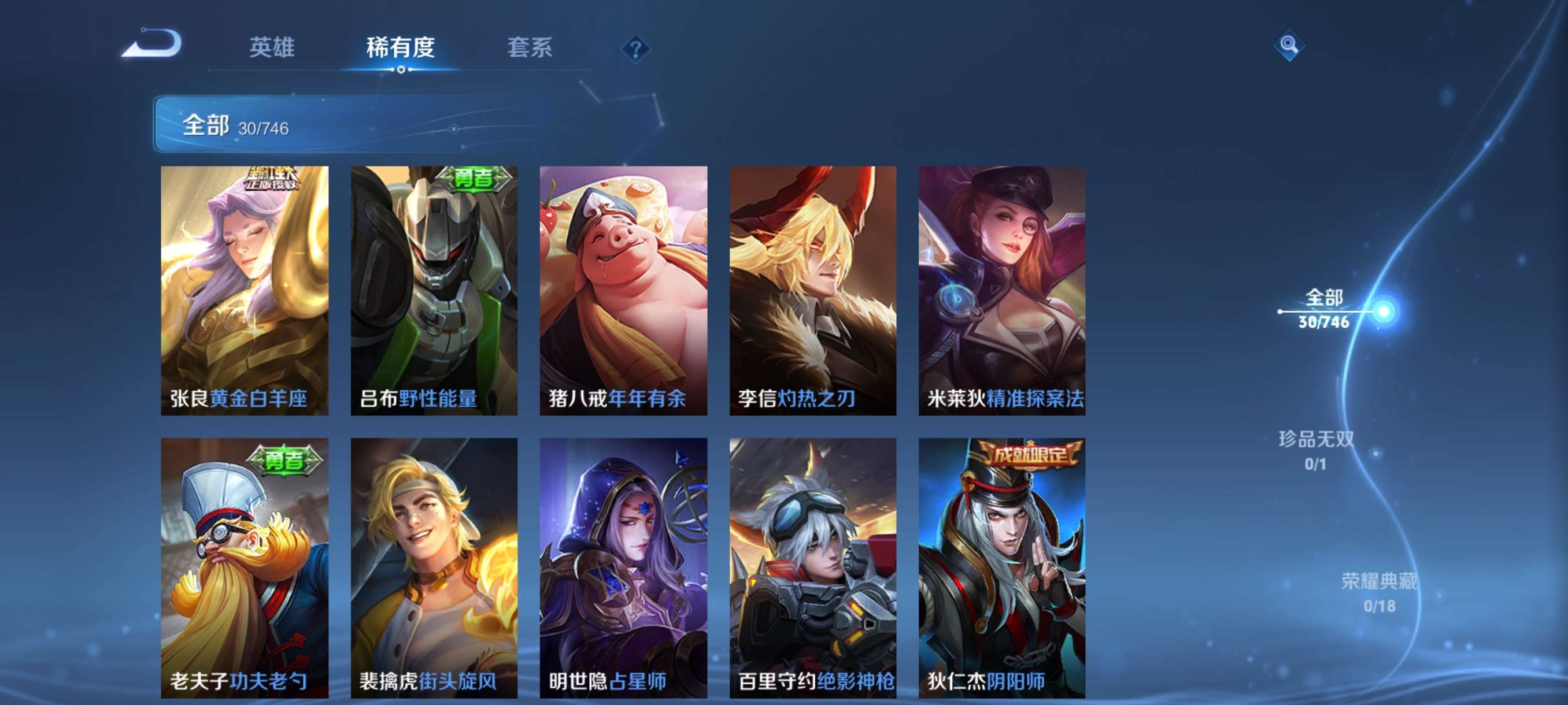
Task: Open the 套系 tab
Action: click(530, 47)
